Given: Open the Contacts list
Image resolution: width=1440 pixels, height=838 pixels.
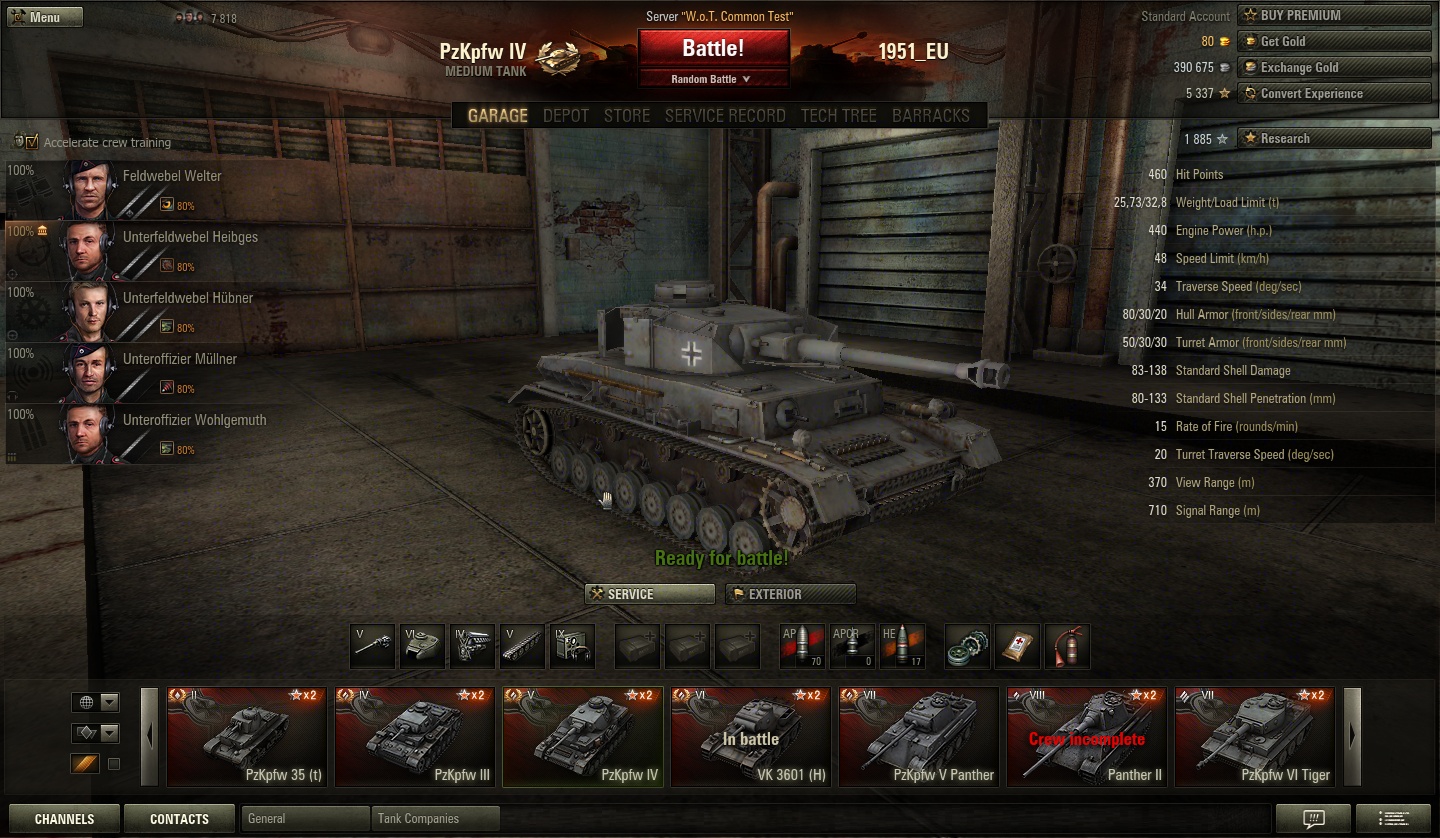Looking at the screenshot, I should [x=179, y=819].
